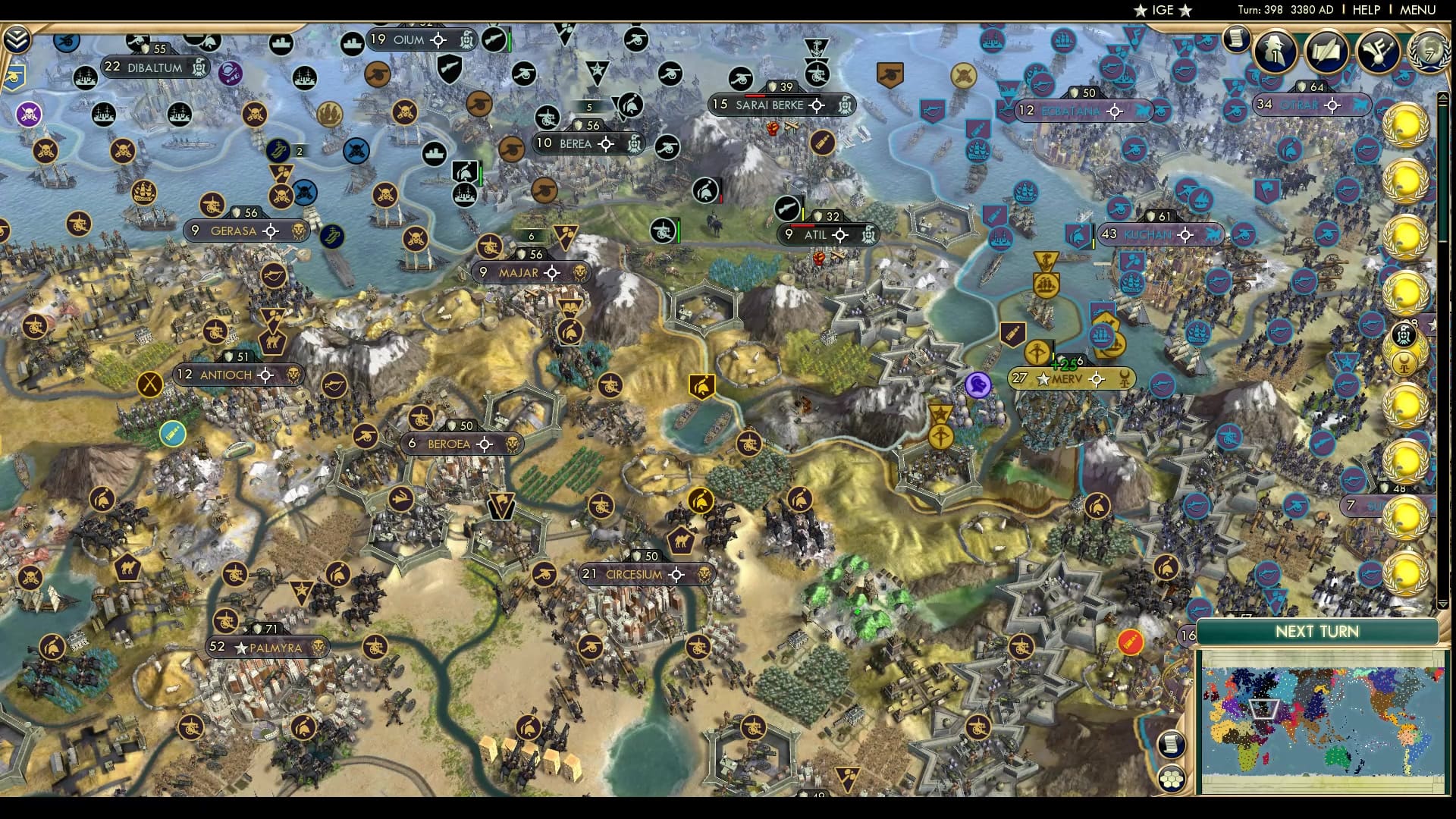
Task: Open the Social Policies scroll icon
Action: tap(1326, 49)
